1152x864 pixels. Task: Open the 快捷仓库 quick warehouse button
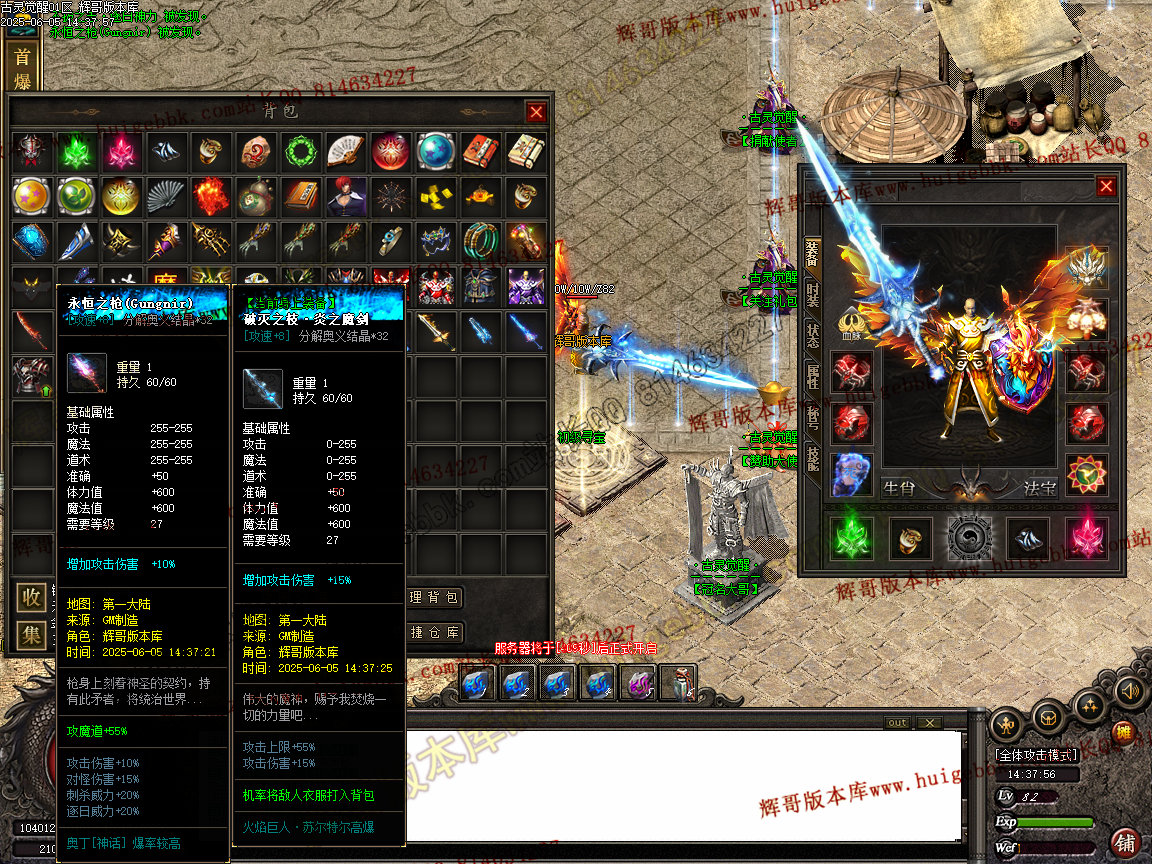coord(434,632)
